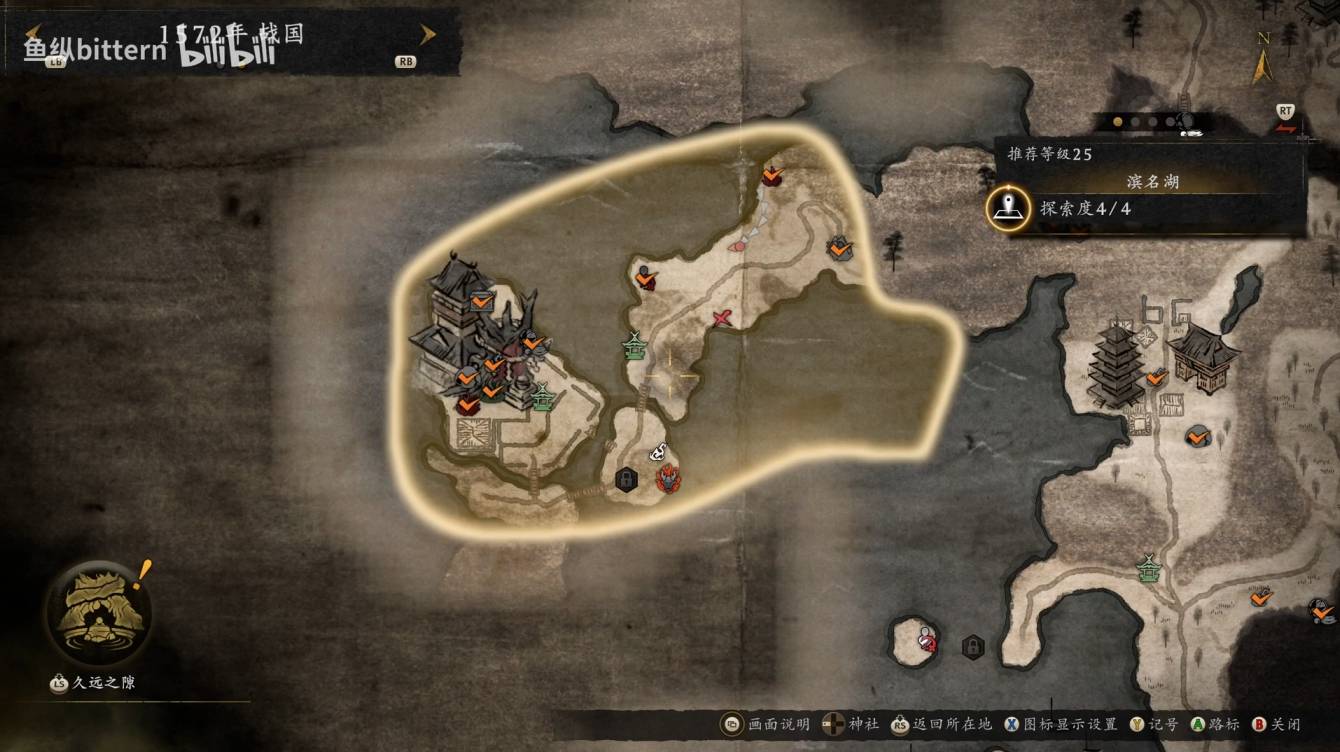
Task: Click the red figure marker on the small island
Action: tap(928, 639)
